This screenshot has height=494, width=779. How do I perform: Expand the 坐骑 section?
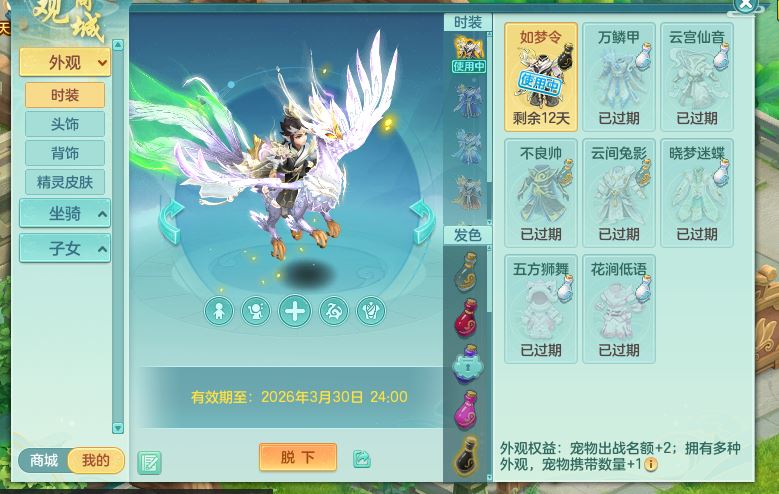[65, 213]
